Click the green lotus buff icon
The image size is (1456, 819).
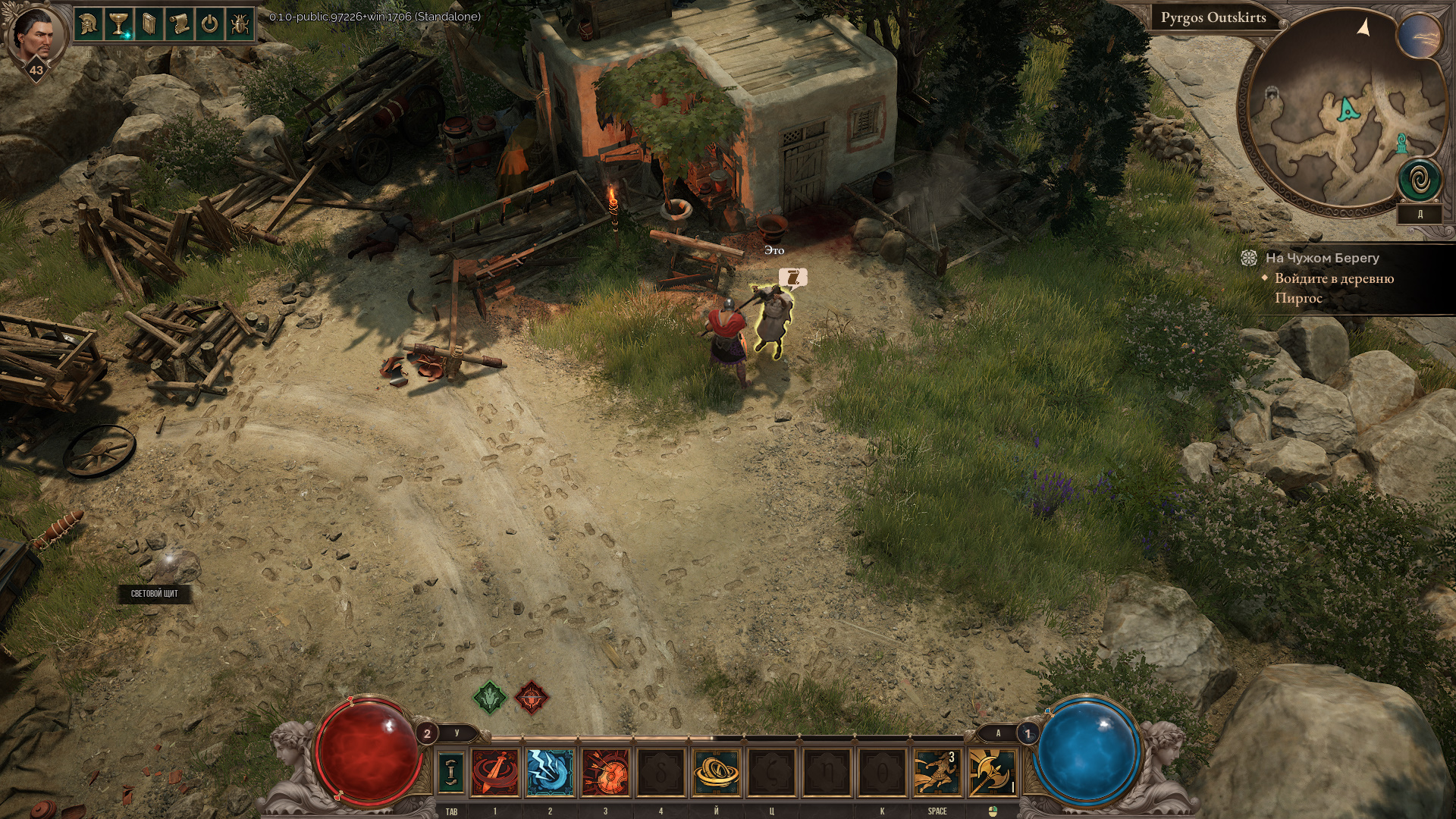[x=490, y=696]
